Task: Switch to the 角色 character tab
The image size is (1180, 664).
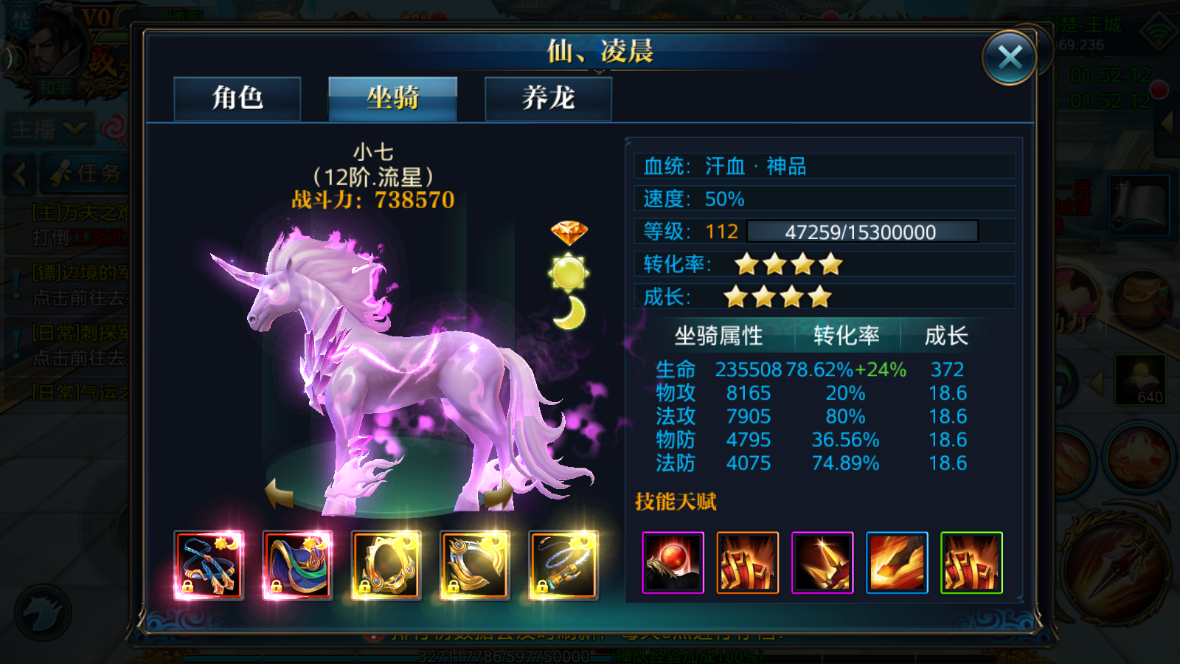Action: click(x=237, y=99)
